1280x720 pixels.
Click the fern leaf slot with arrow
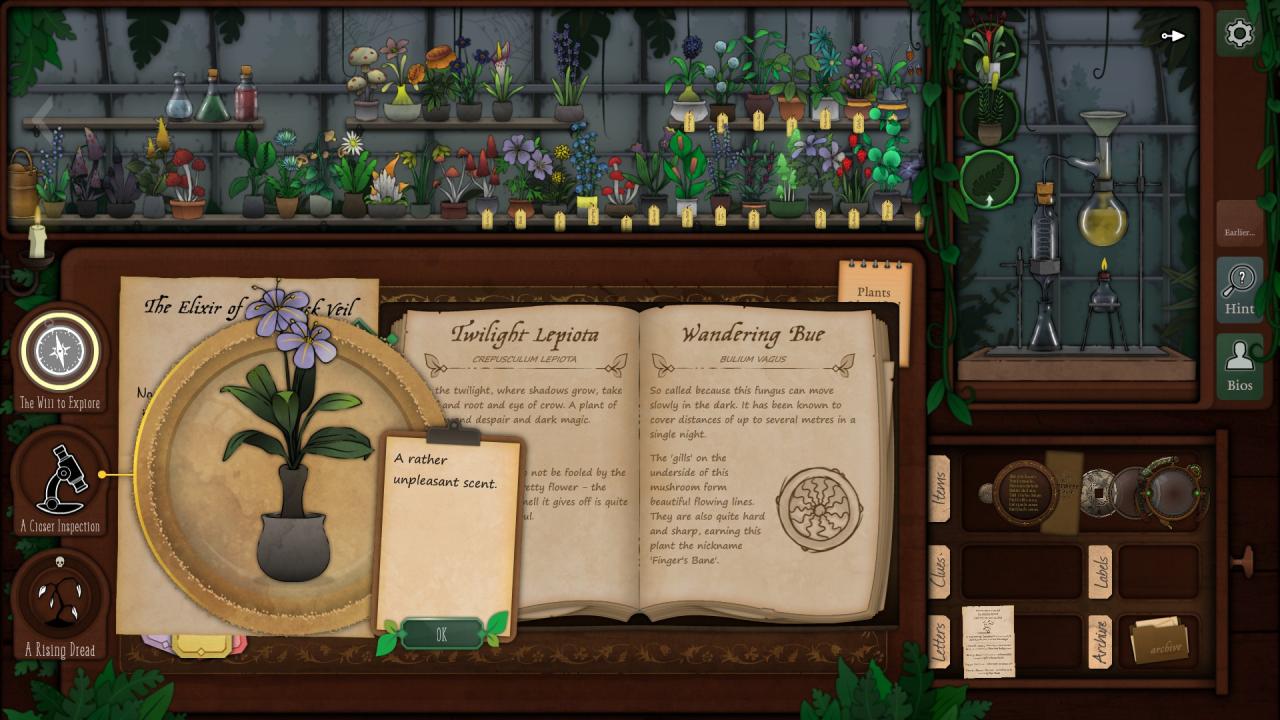point(989,179)
